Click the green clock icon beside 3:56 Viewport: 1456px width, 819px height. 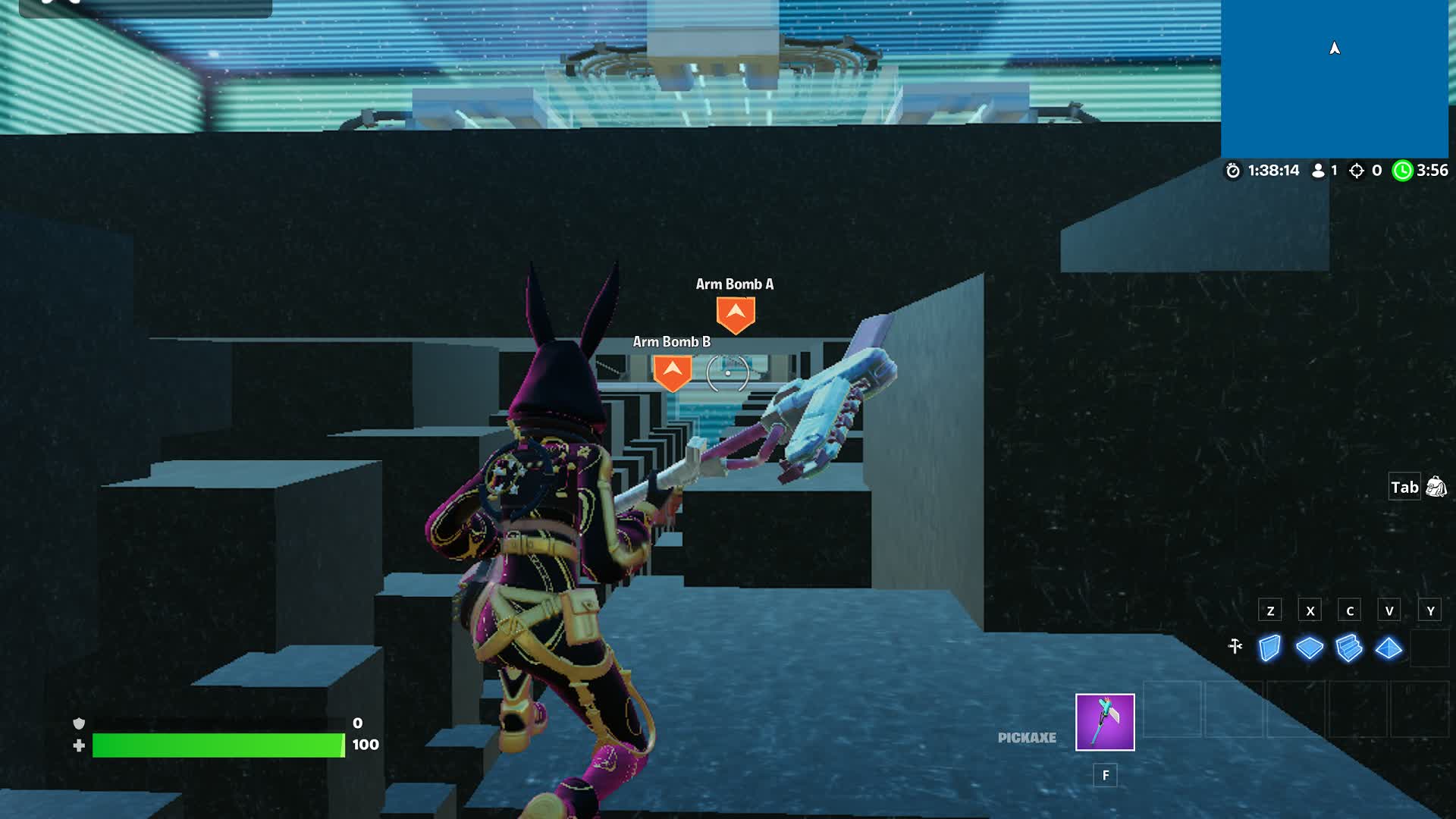(x=1401, y=171)
